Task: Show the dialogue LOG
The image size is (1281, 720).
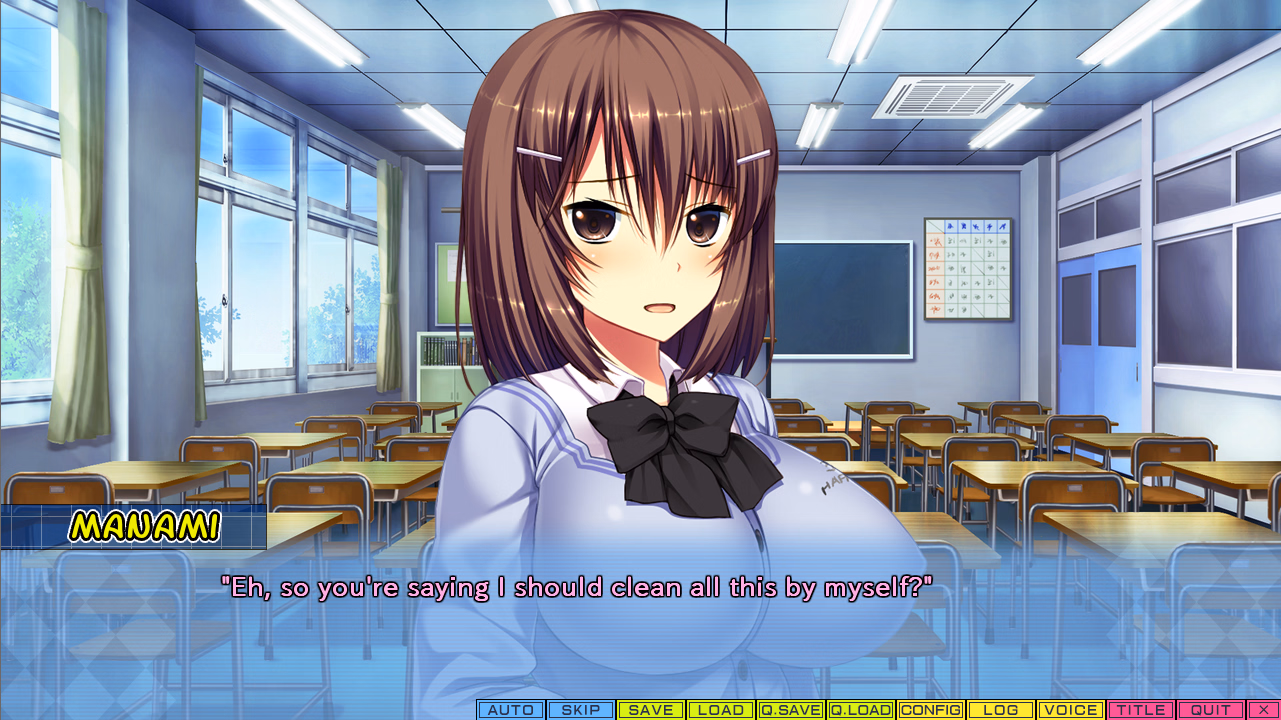Action: [x=1001, y=710]
